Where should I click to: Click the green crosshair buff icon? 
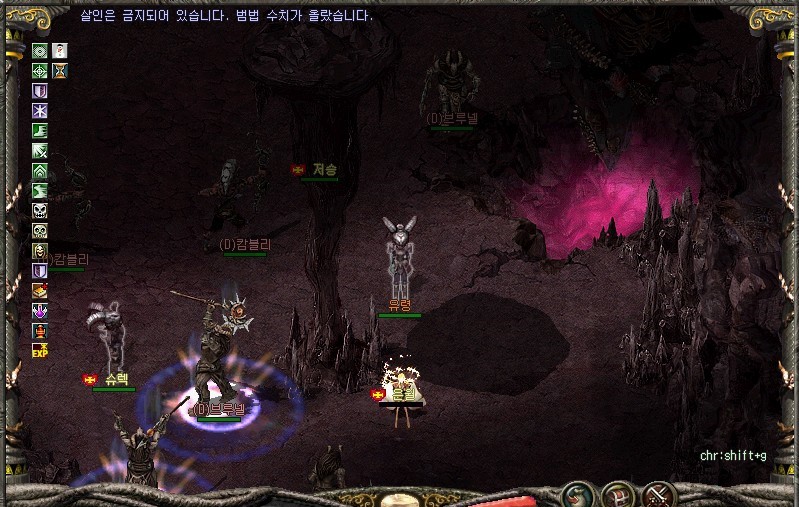40,70
